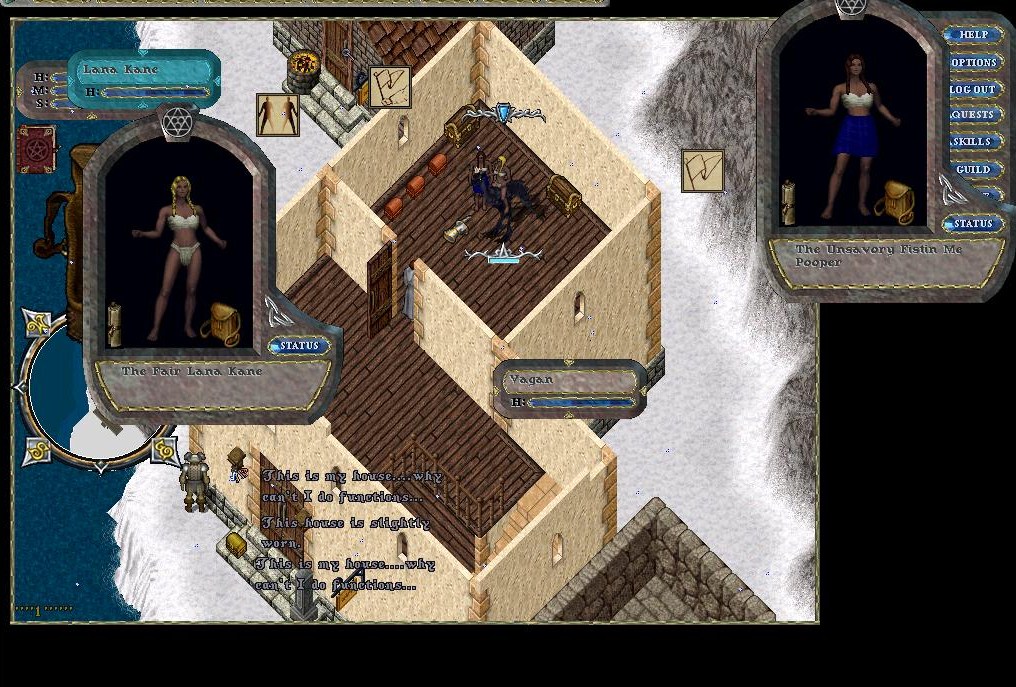Screen dimensions: 1016x687
Task: Open the backpack on Lana Kane's paperdoll
Action: click(221, 324)
